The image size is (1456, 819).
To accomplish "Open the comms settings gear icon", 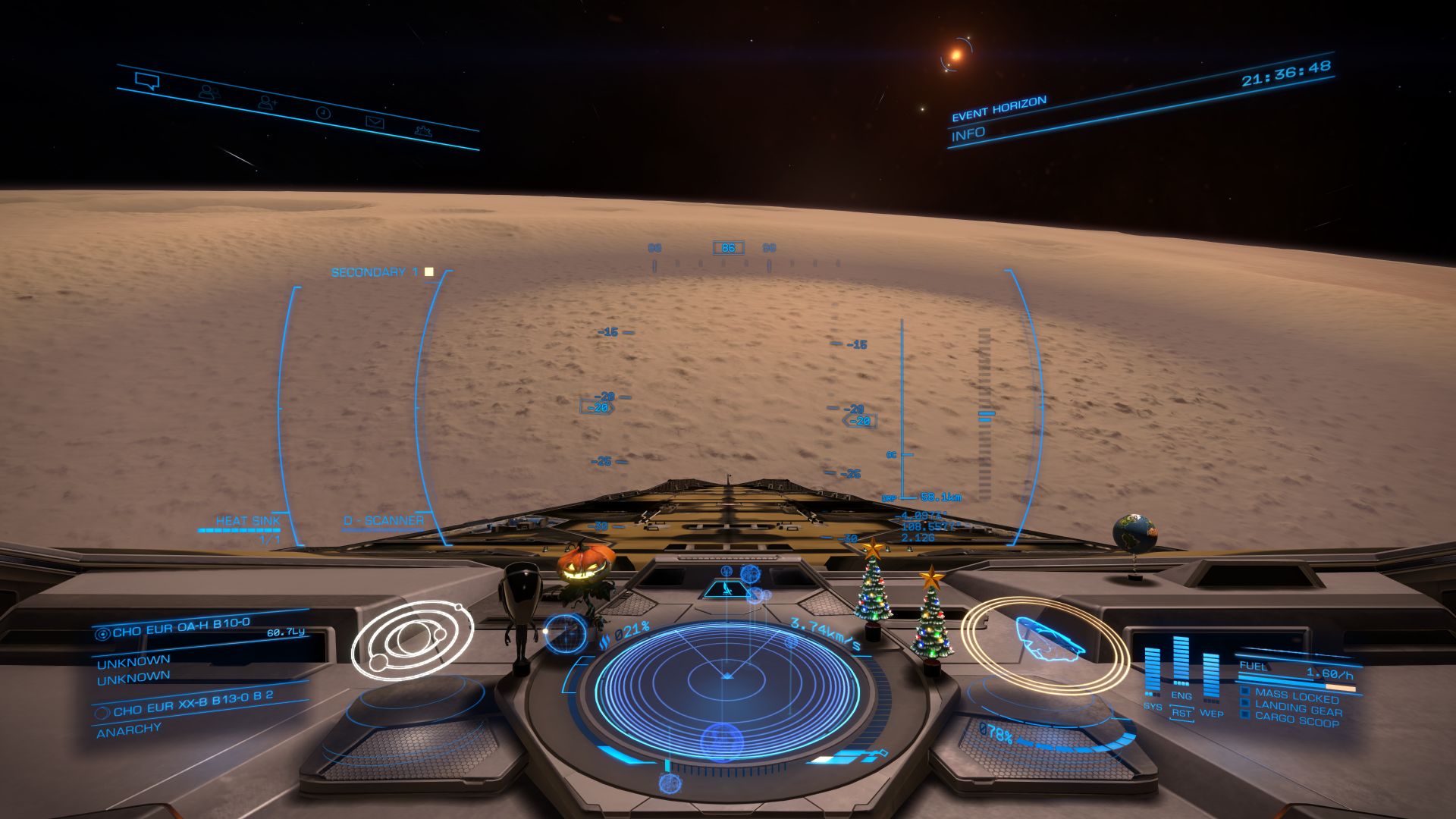I will point(423,131).
